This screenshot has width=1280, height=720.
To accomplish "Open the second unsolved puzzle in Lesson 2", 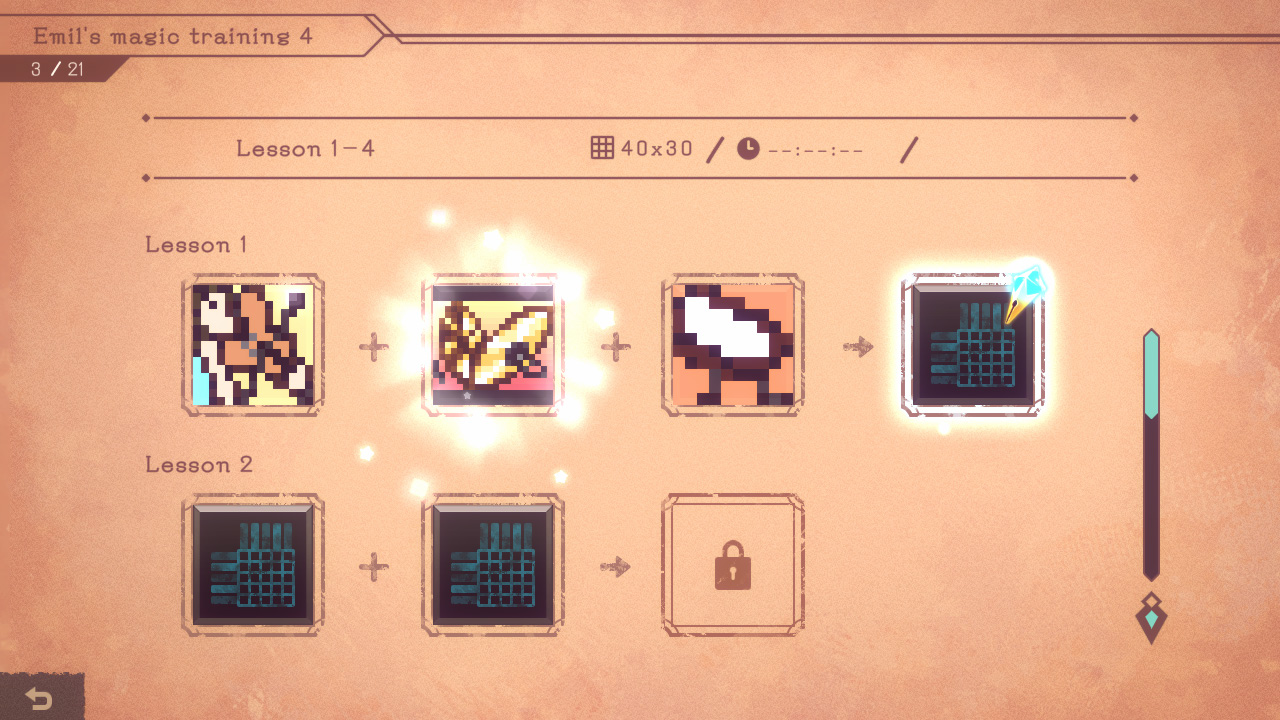I will click(493, 563).
